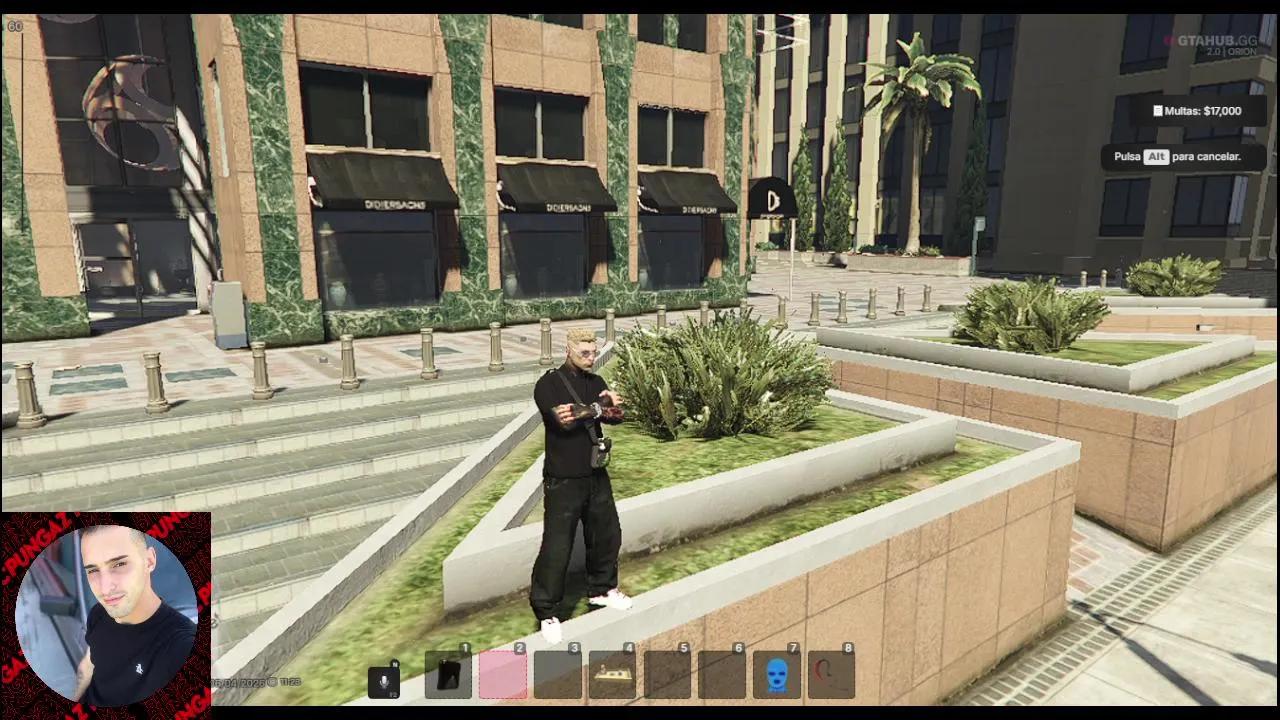Expand empty hotbar slot 6
Image resolution: width=1280 pixels, height=720 pixels.
point(723,675)
